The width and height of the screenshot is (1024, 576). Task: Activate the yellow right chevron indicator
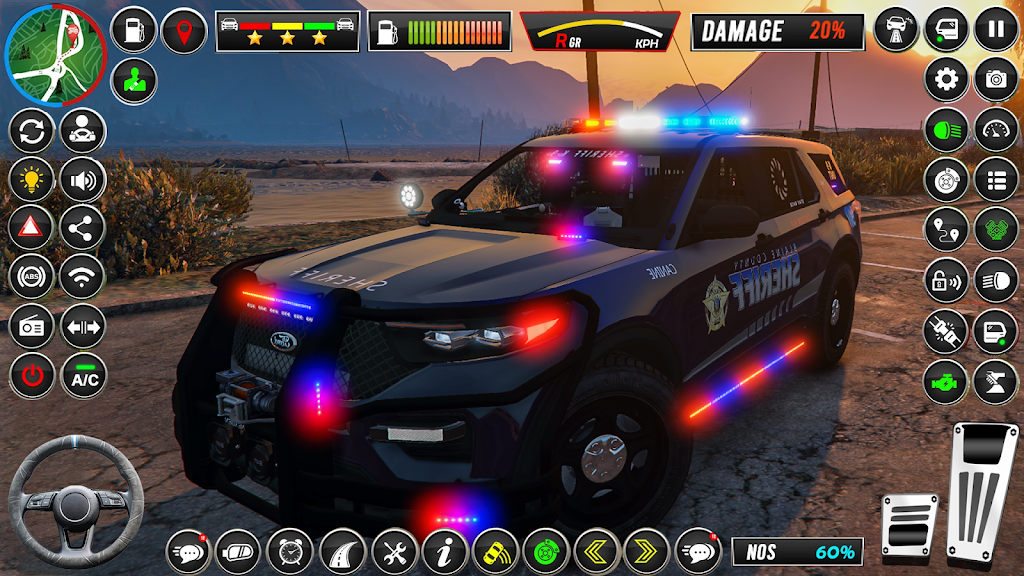tap(647, 551)
